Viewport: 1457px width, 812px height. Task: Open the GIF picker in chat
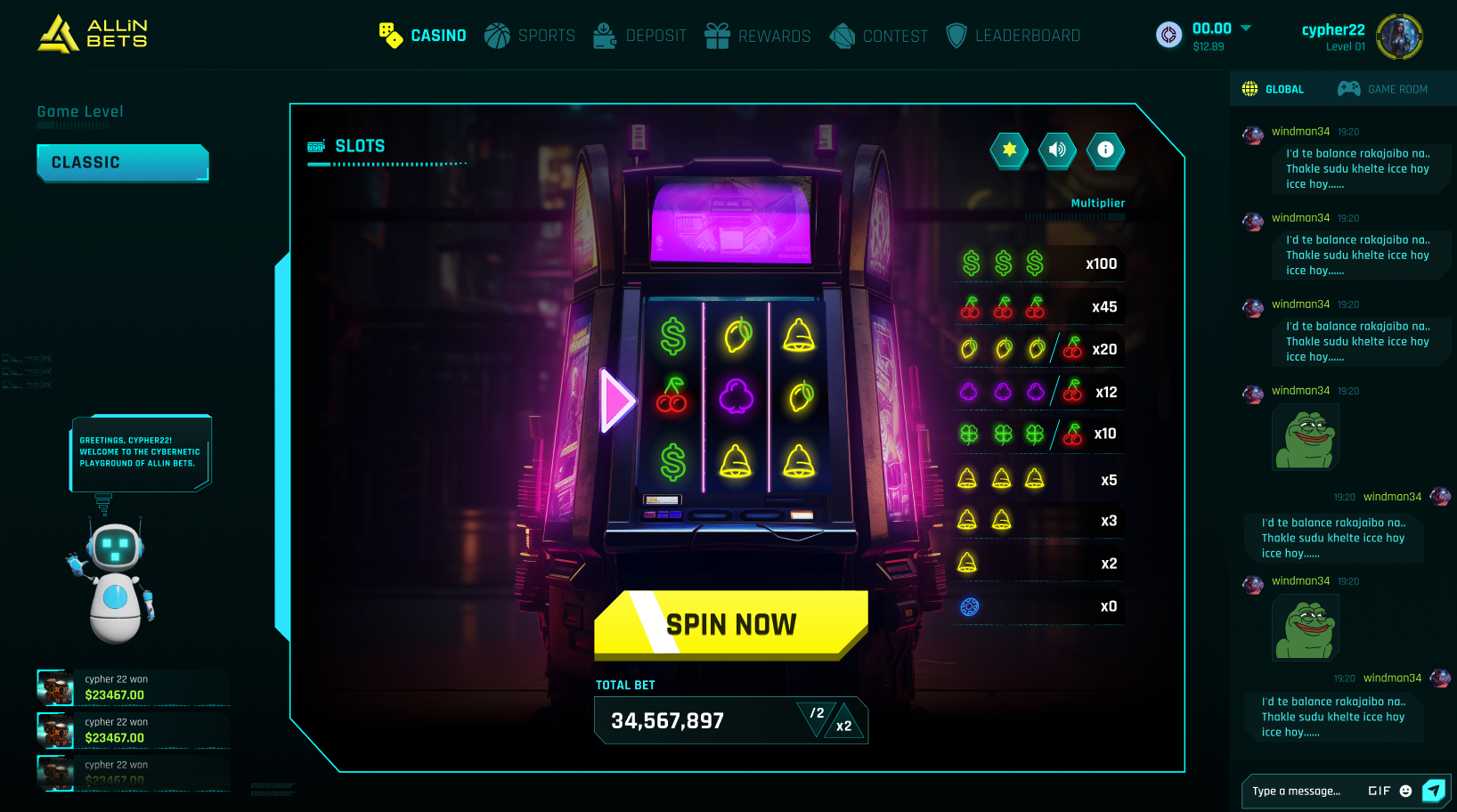(x=1379, y=791)
